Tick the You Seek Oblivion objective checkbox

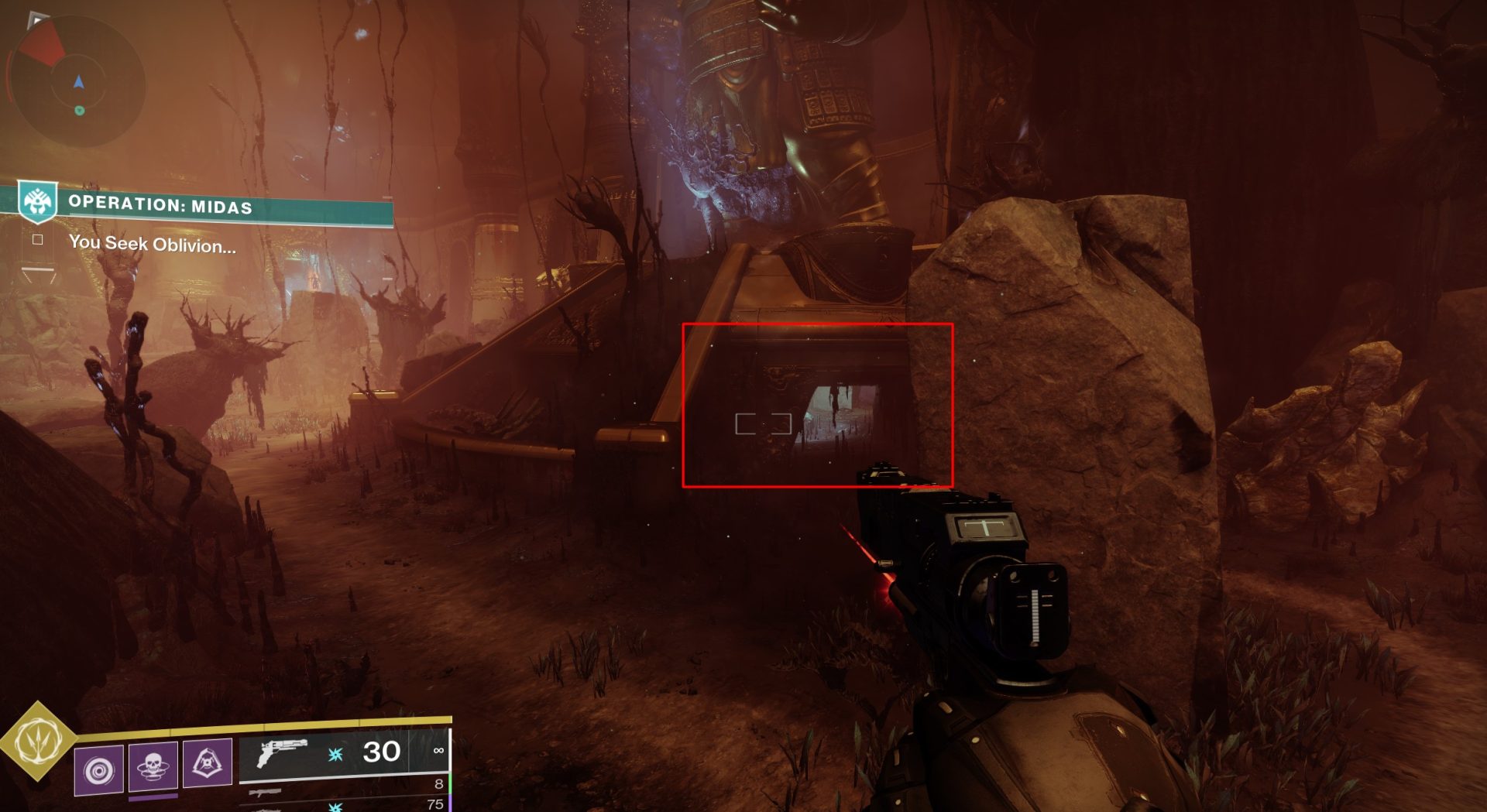(37, 240)
